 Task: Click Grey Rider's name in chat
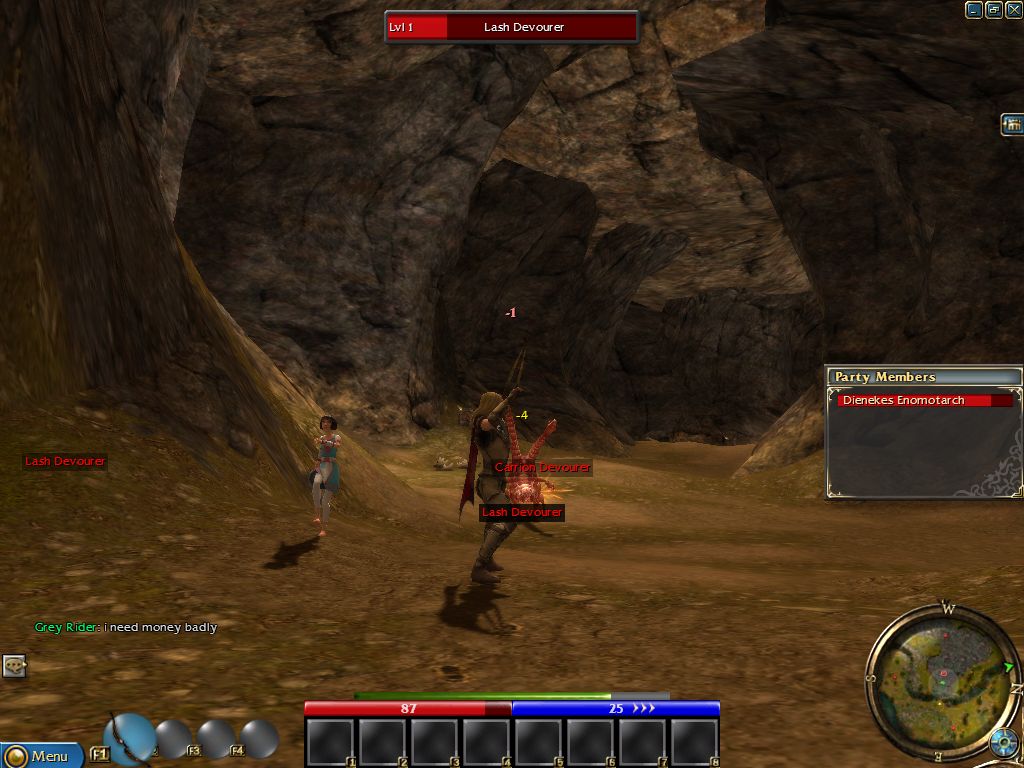tap(66, 627)
